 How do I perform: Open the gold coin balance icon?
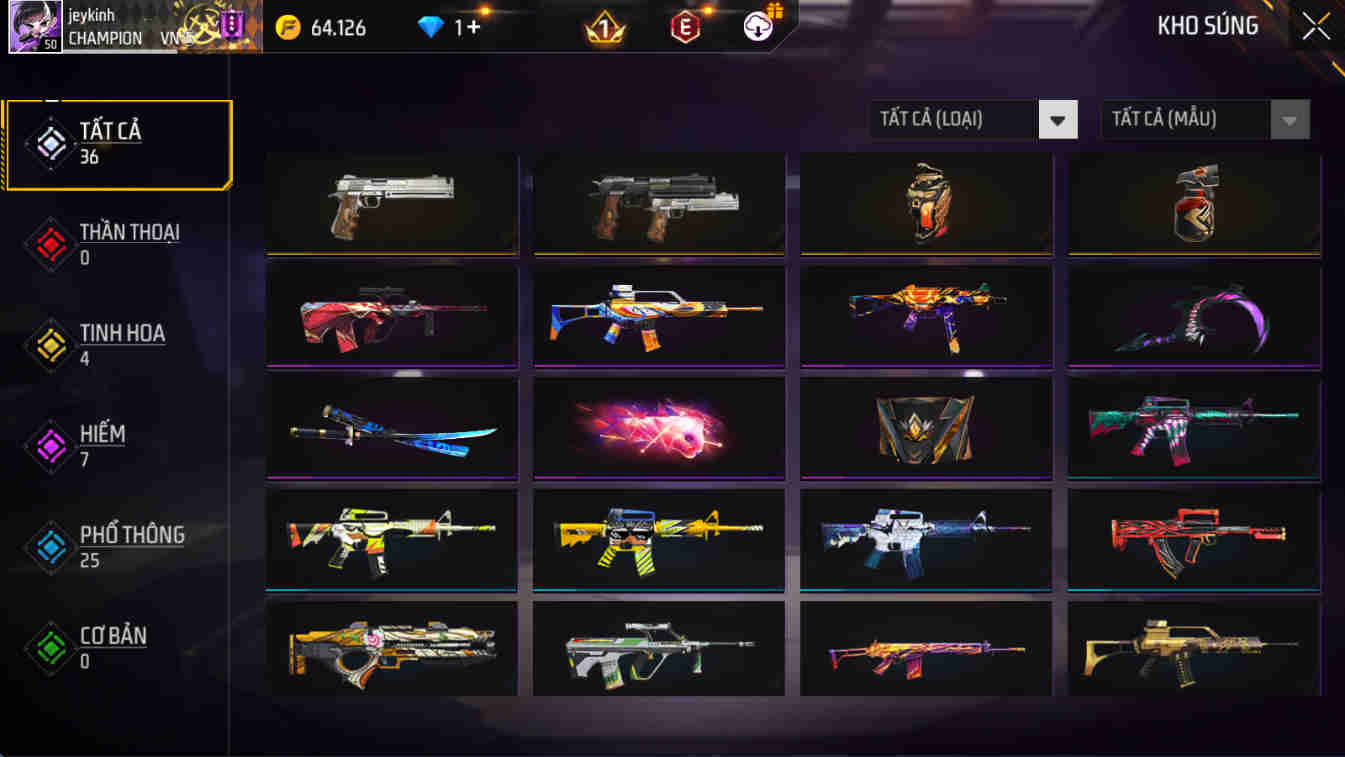point(290,28)
